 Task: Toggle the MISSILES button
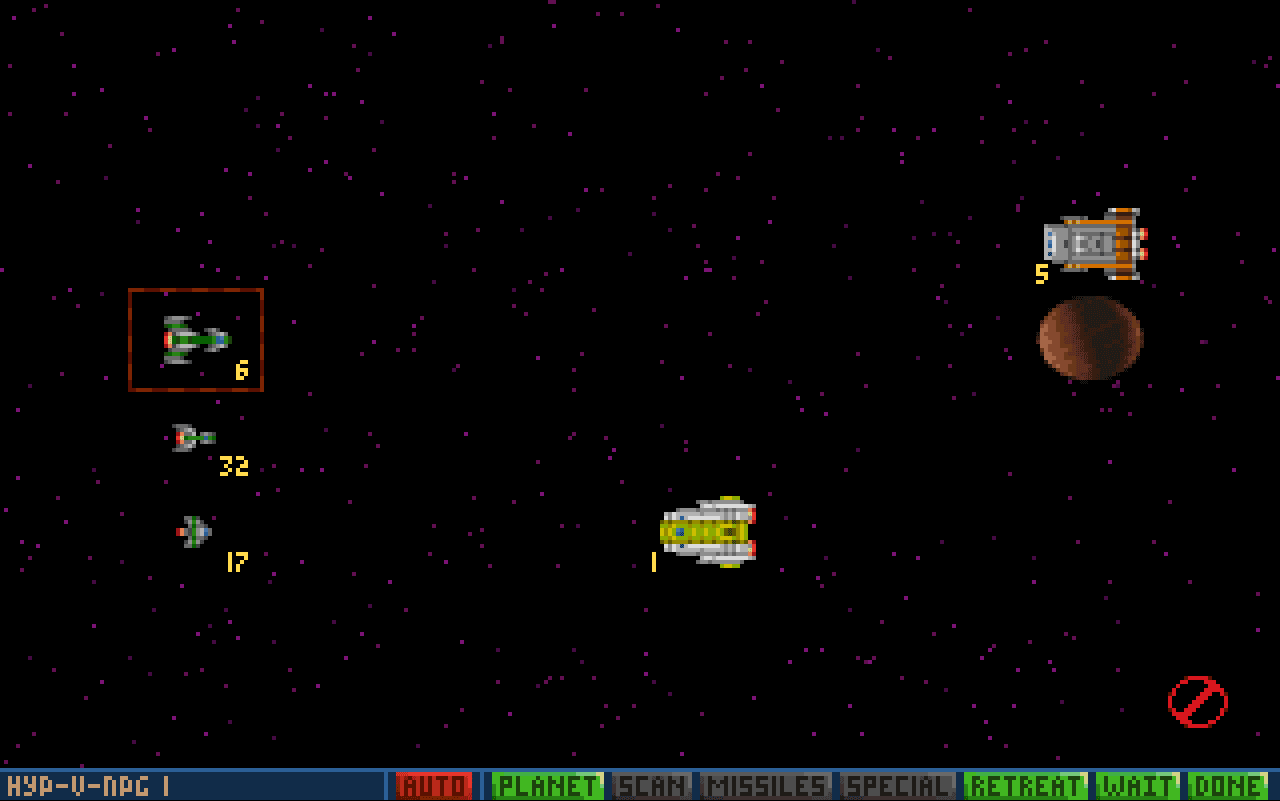(766, 786)
